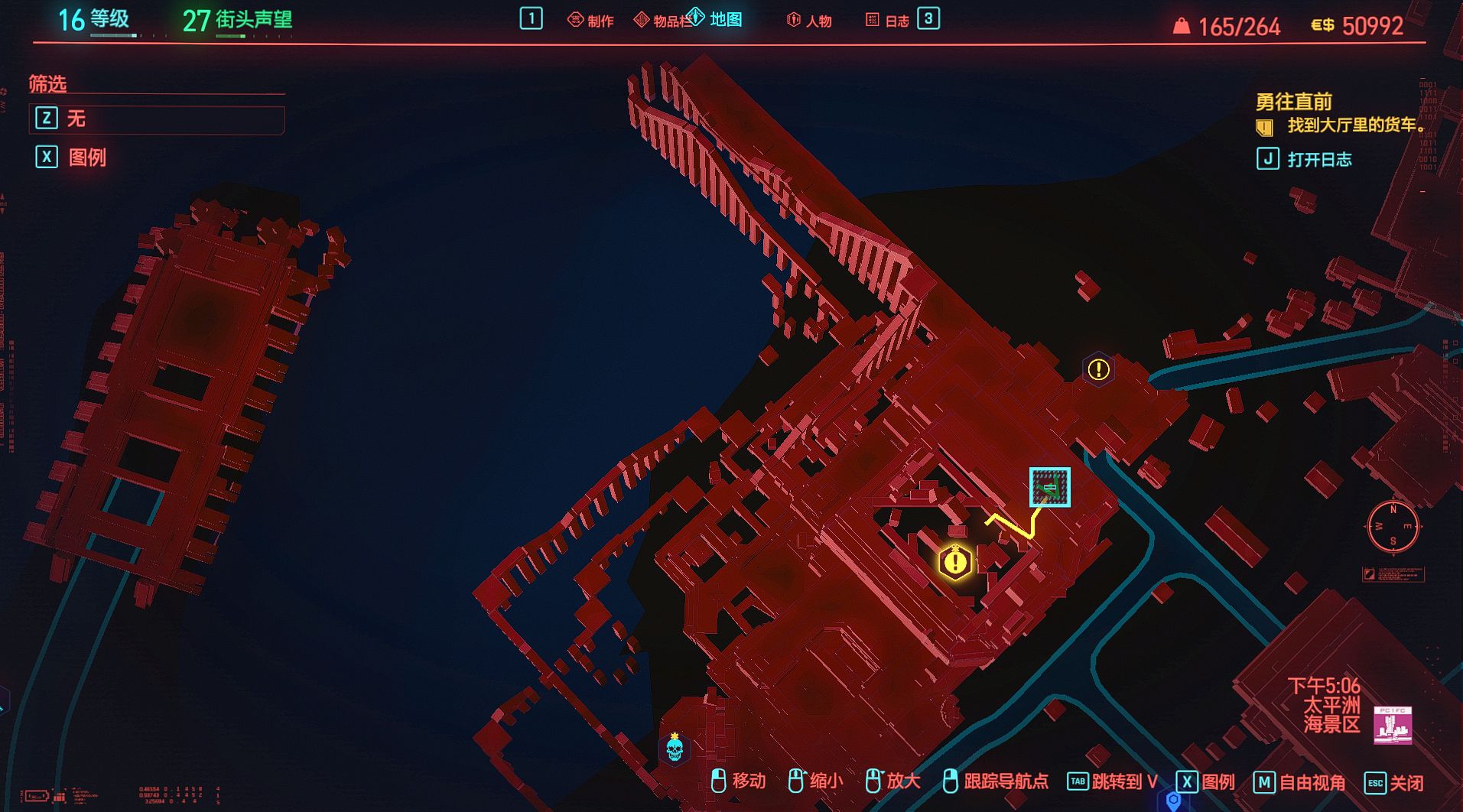Open the 人物 character tab

[x=809, y=21]
